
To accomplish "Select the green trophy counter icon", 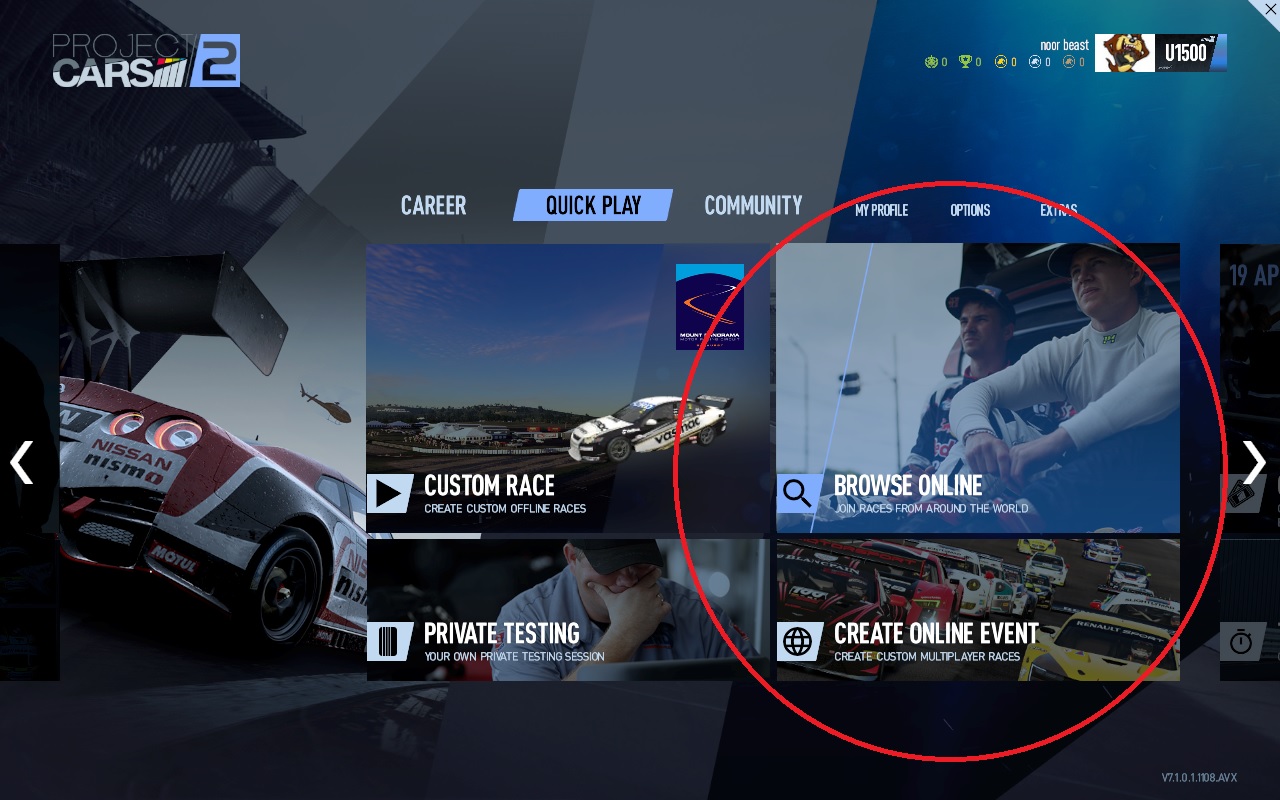I will click(x=963, y=61).
